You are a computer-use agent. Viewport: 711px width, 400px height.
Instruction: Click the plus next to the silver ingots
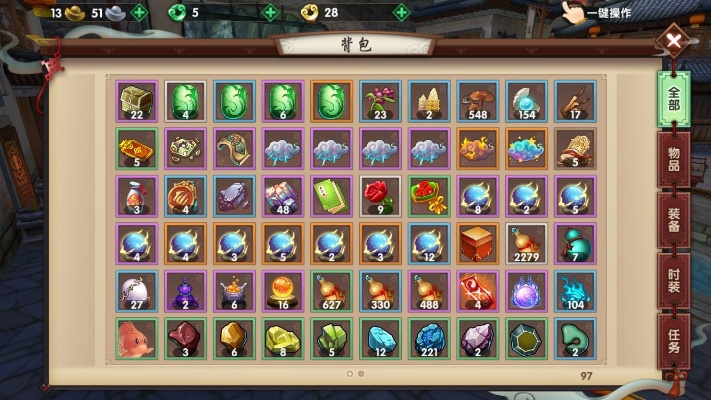[x=139, y=13]
